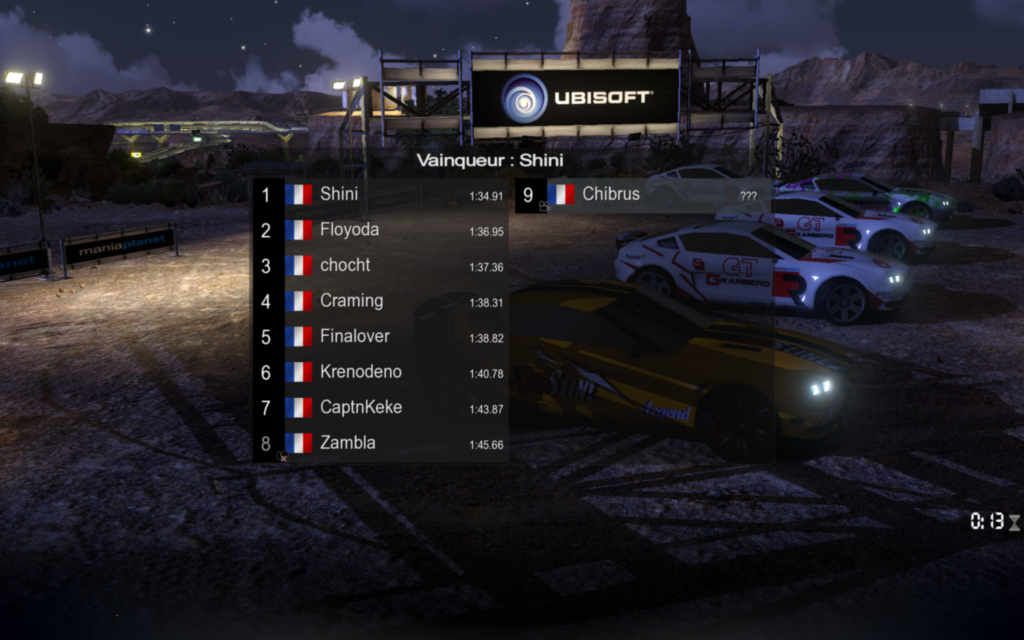Click Zambla's entry in the scoreboard
Screen dimensions: 1024x640
(380, 443)
